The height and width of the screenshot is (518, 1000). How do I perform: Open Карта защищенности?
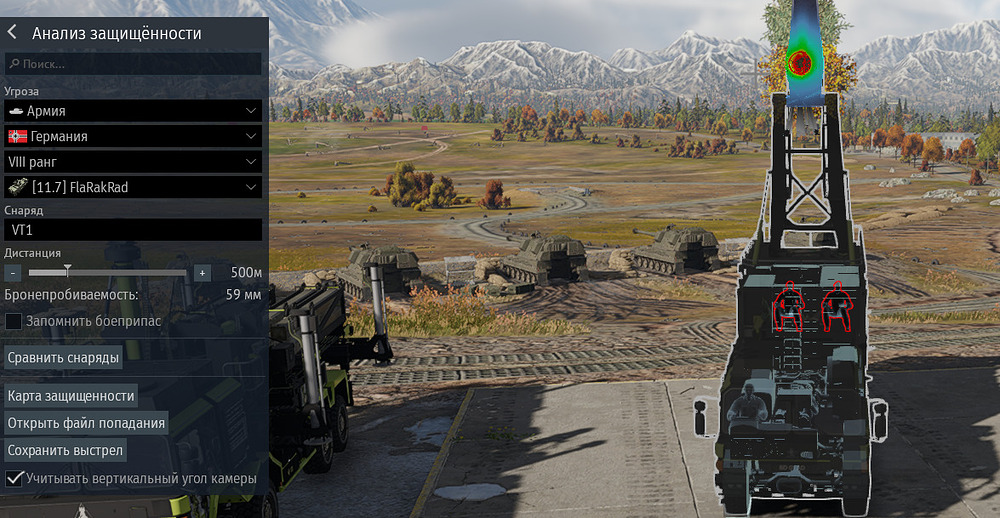pyautogui.click(x=71, y=396)
